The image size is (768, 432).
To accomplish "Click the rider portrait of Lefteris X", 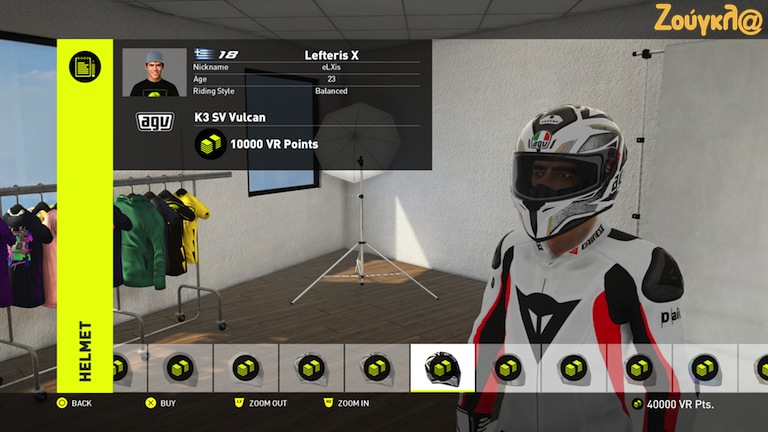I will (x=154, y=72).
